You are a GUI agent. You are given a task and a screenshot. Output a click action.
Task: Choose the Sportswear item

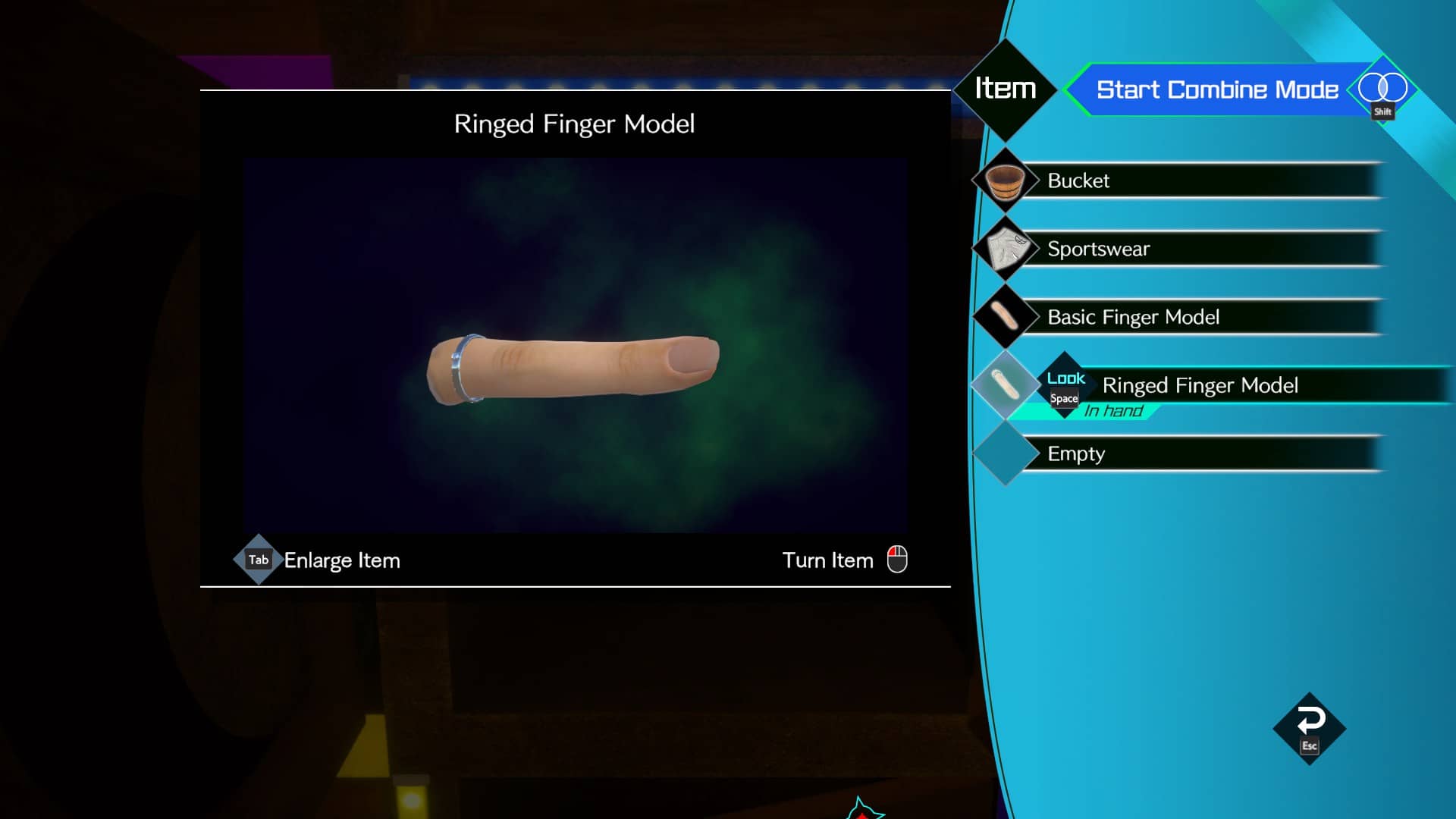click(x=1198, y=249)
